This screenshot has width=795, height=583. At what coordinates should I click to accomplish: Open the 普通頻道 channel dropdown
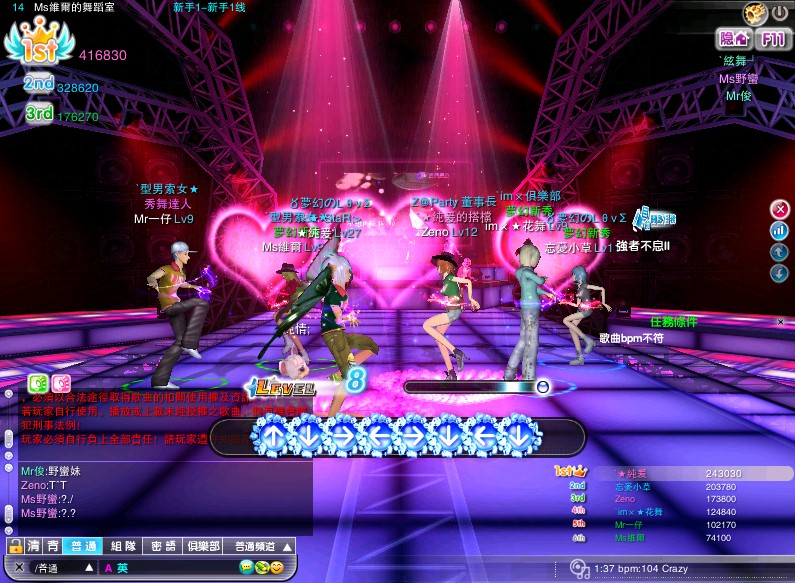click(262, 547)
